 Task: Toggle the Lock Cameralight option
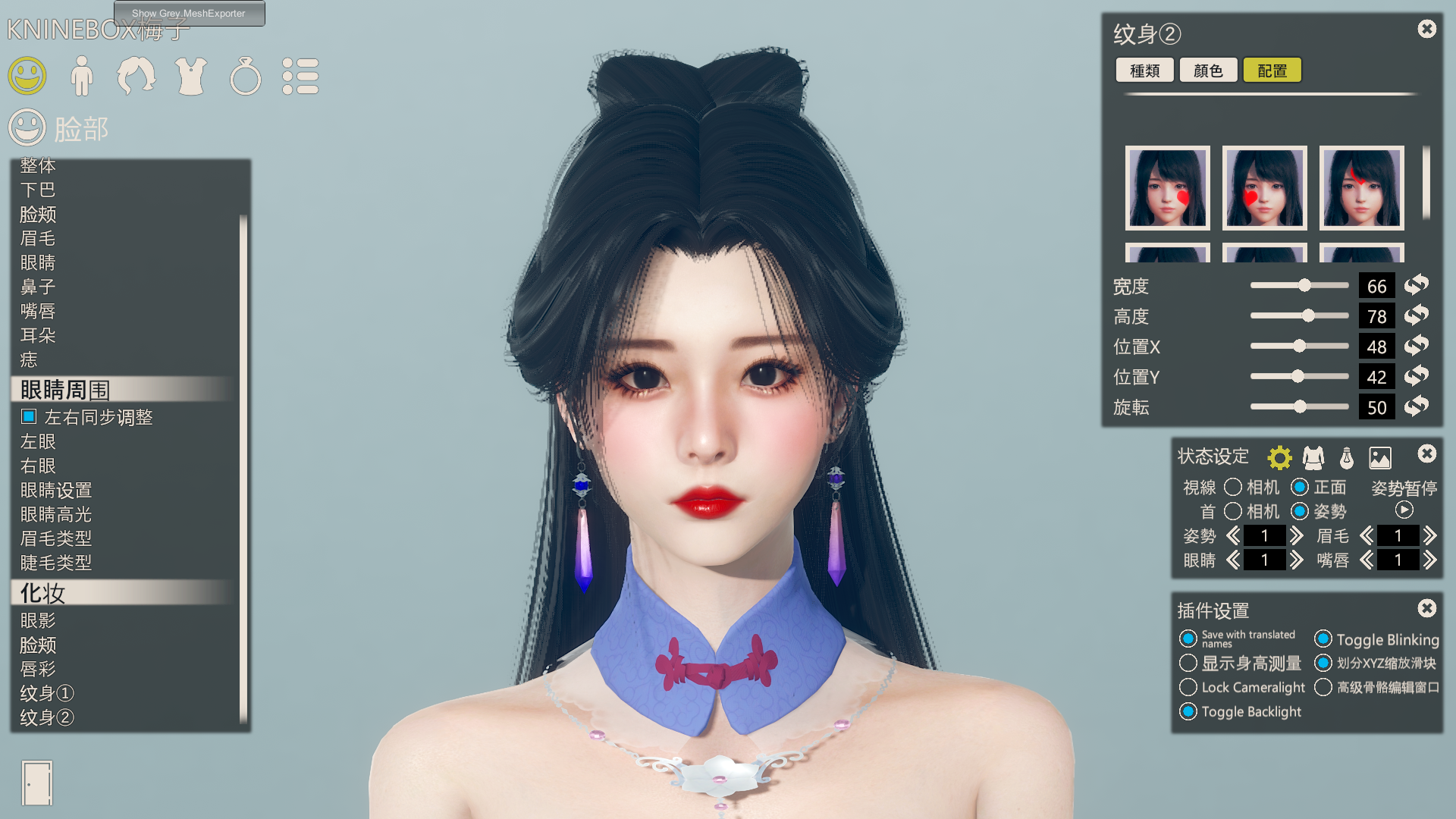pyautogui.click(x=1188, y=687)
